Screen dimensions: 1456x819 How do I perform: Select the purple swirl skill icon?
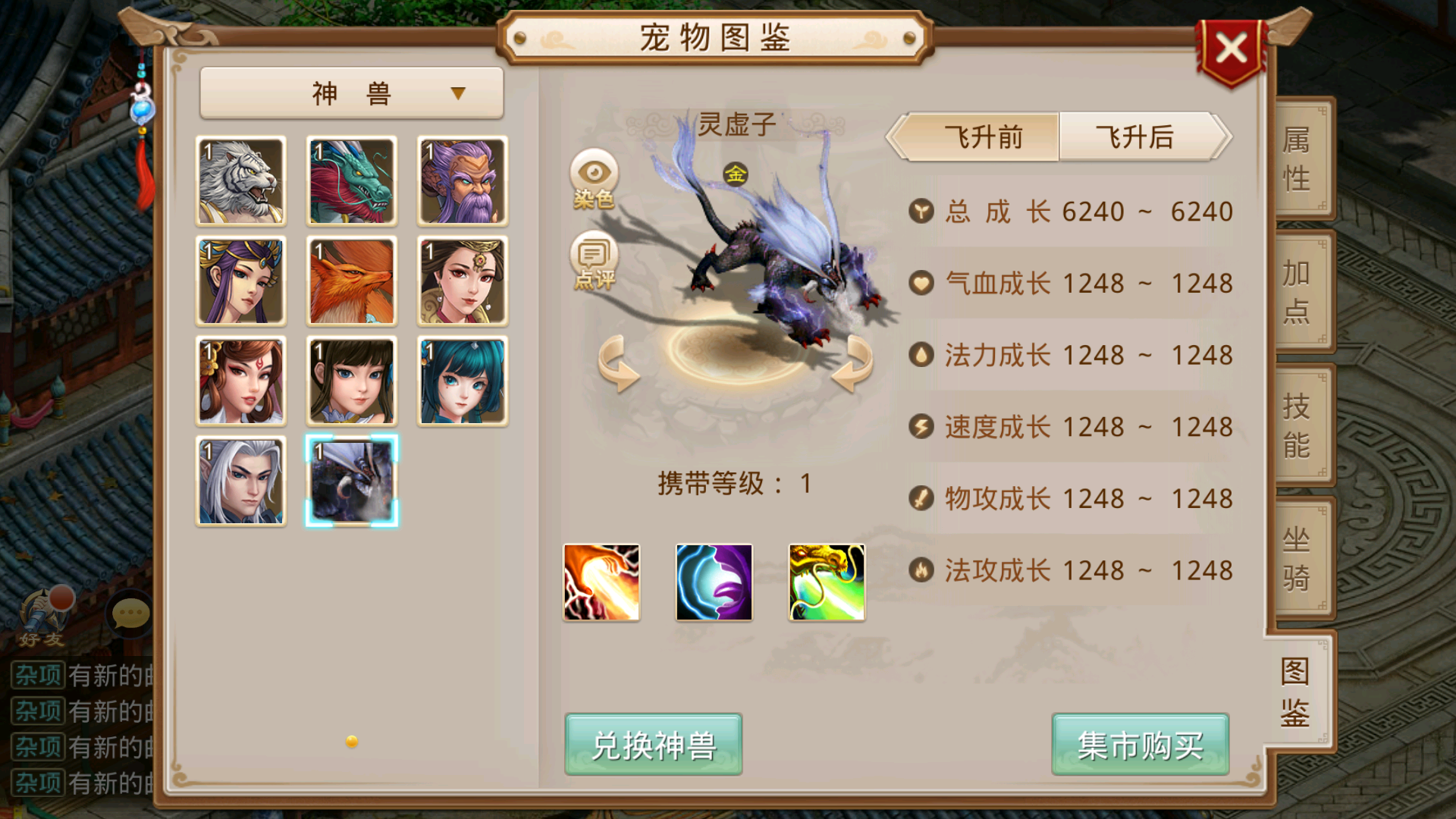coord(714,582)
